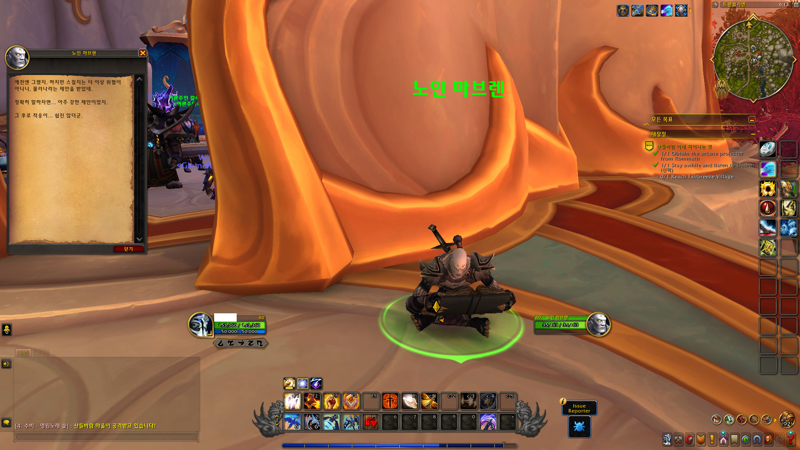Open the Issue Reporter bug button
Image resolution: width=800 pixels, height=450 pixels.
point(579,426)
